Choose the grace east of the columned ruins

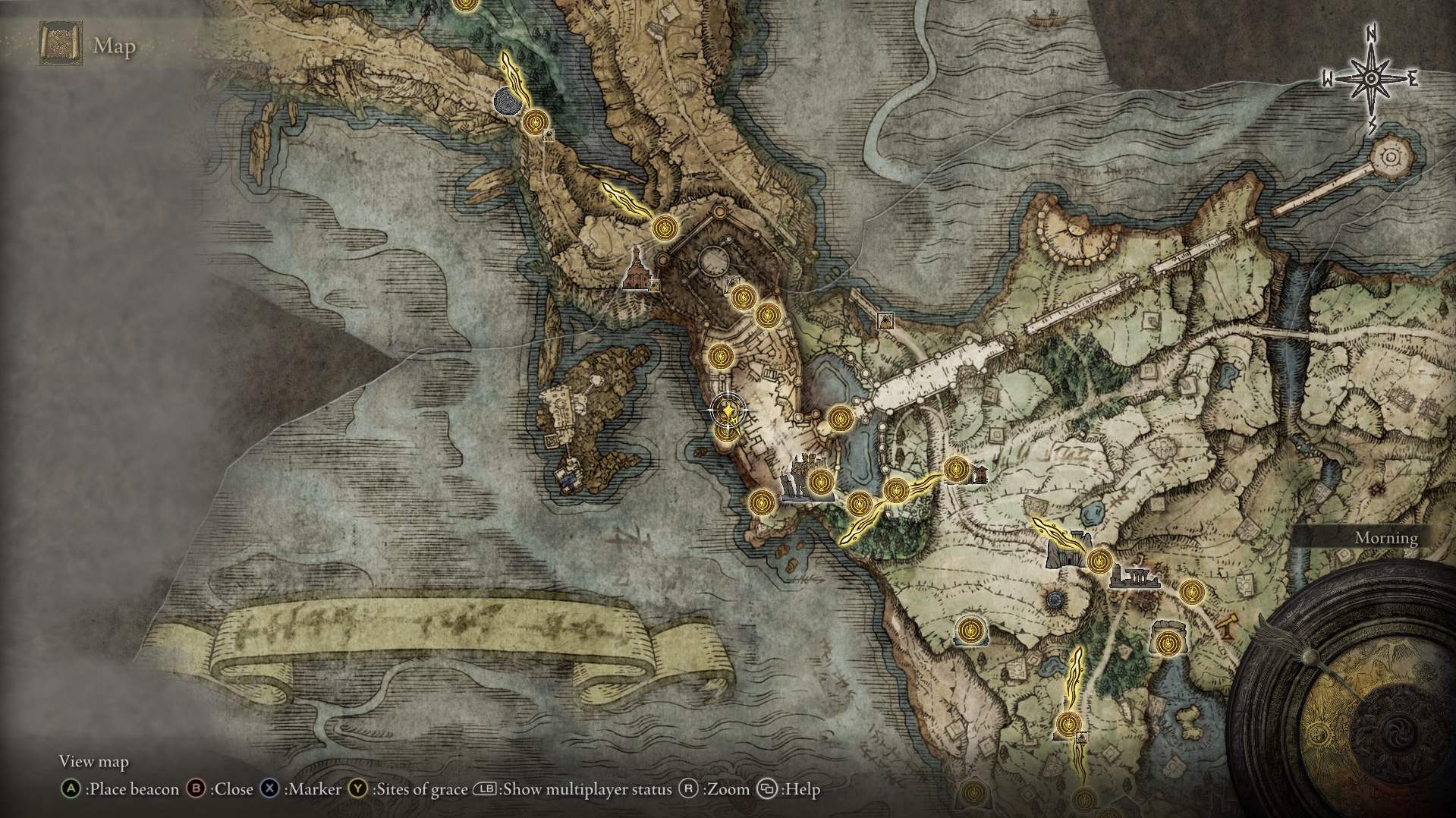pos(1191,590)
